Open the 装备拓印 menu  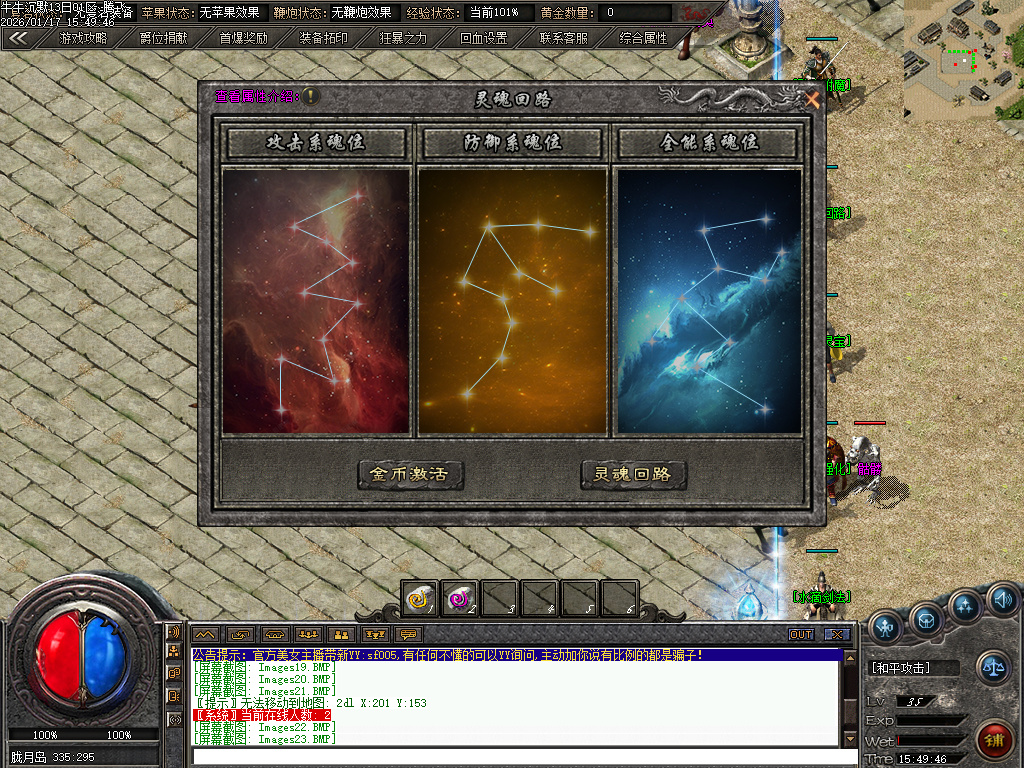click(323, 38)
